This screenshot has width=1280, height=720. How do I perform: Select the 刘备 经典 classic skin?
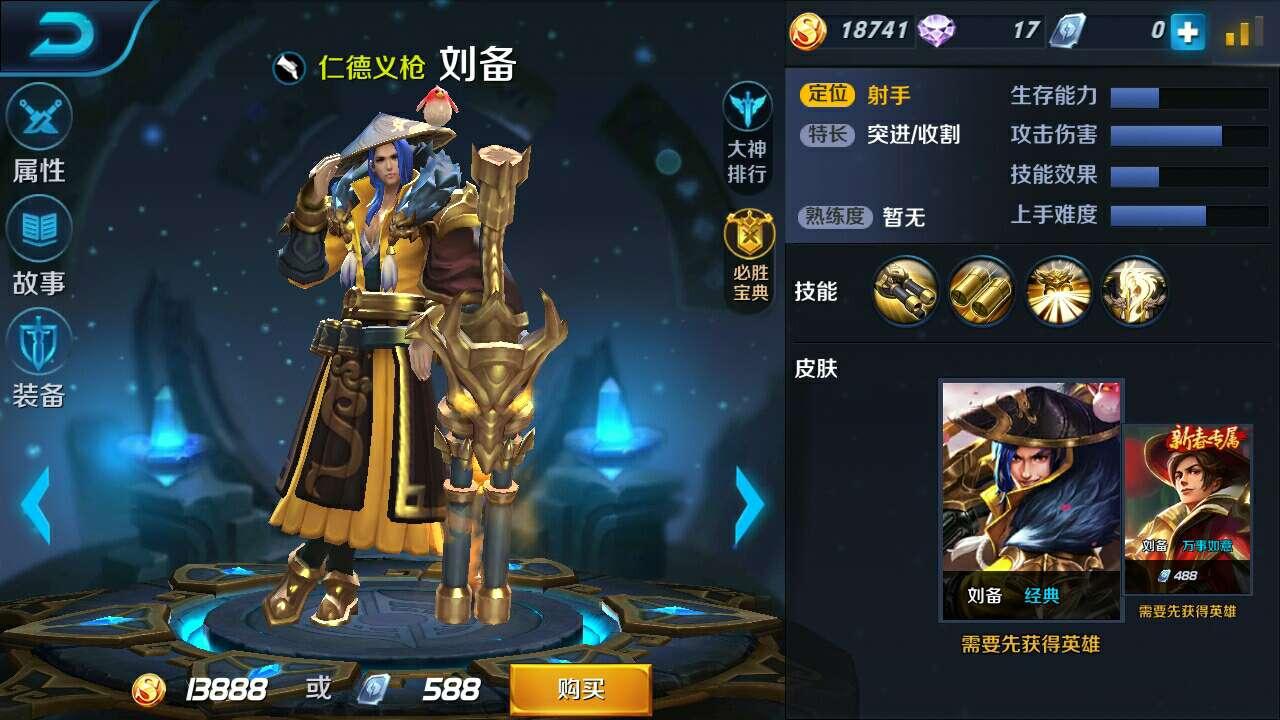pos(1031,499)
